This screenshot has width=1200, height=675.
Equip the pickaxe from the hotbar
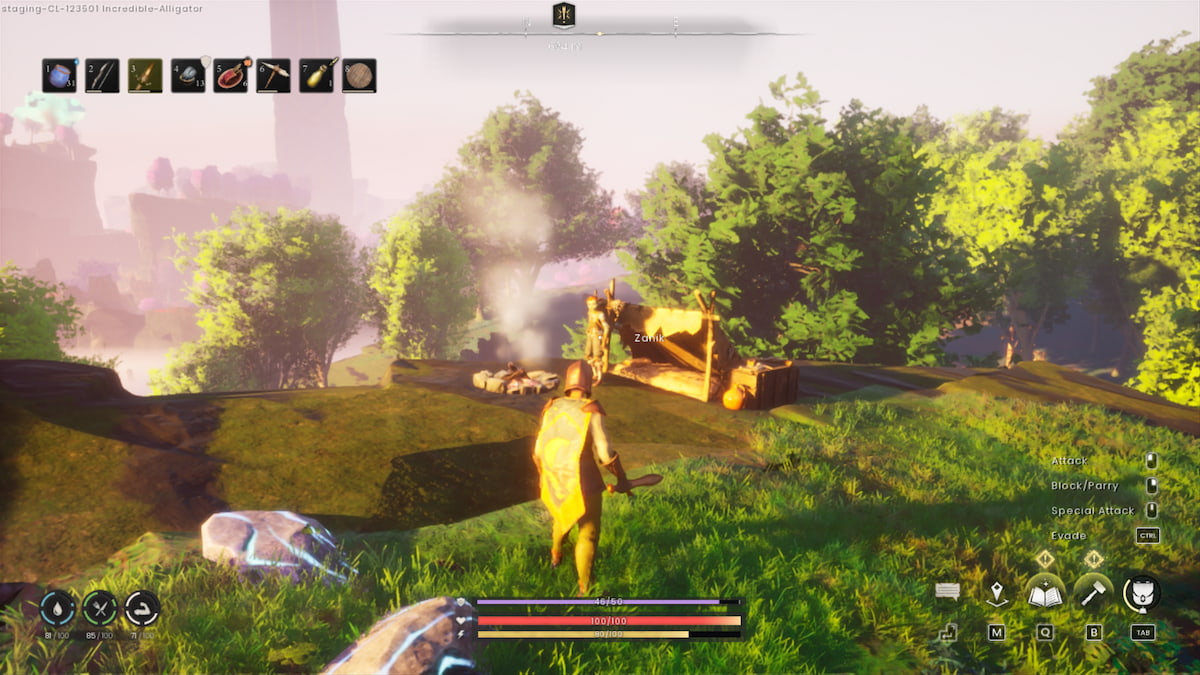tap(273, 76)
